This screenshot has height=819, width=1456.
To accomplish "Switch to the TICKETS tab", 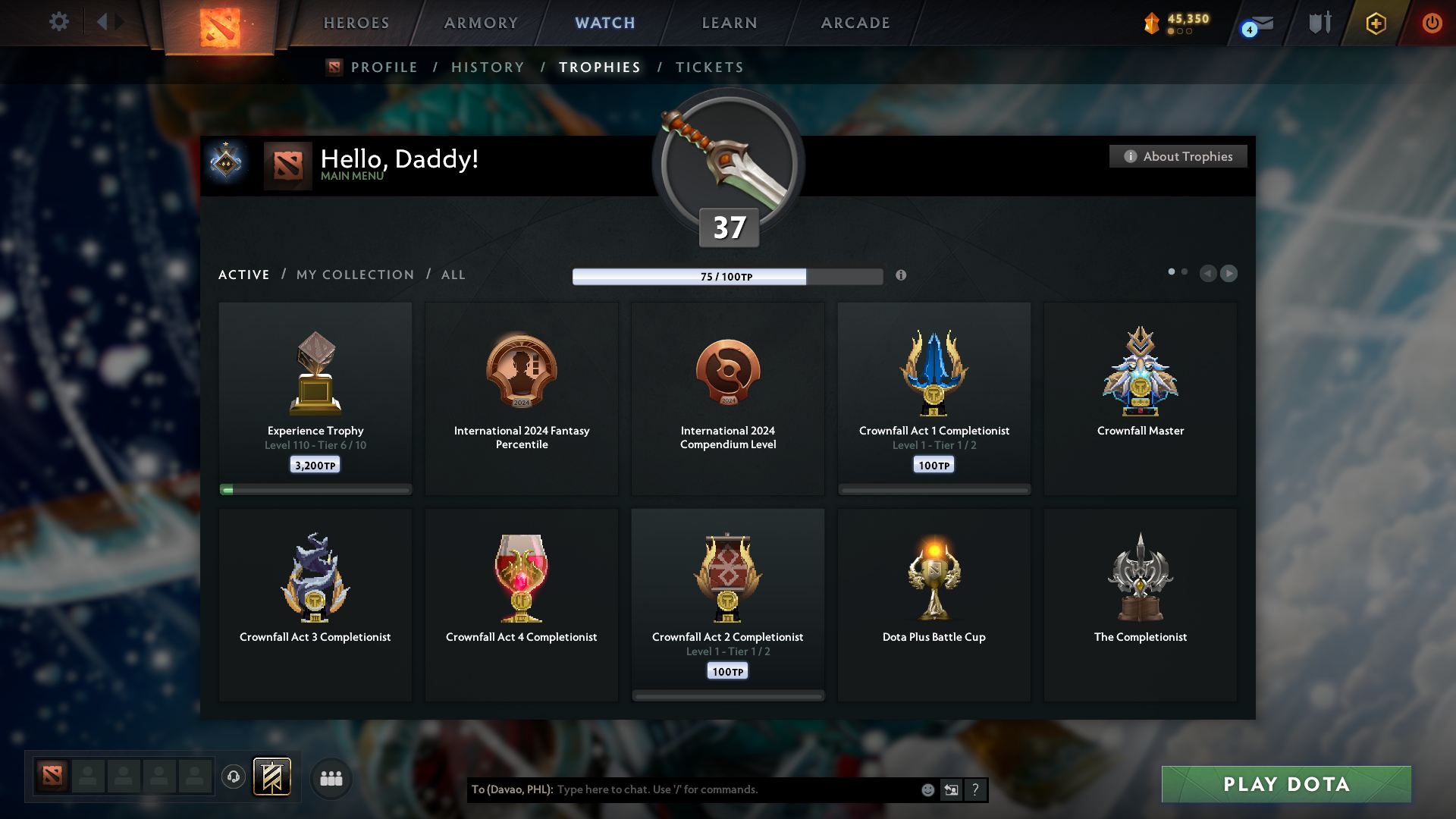I will click(x=709, y=67).
